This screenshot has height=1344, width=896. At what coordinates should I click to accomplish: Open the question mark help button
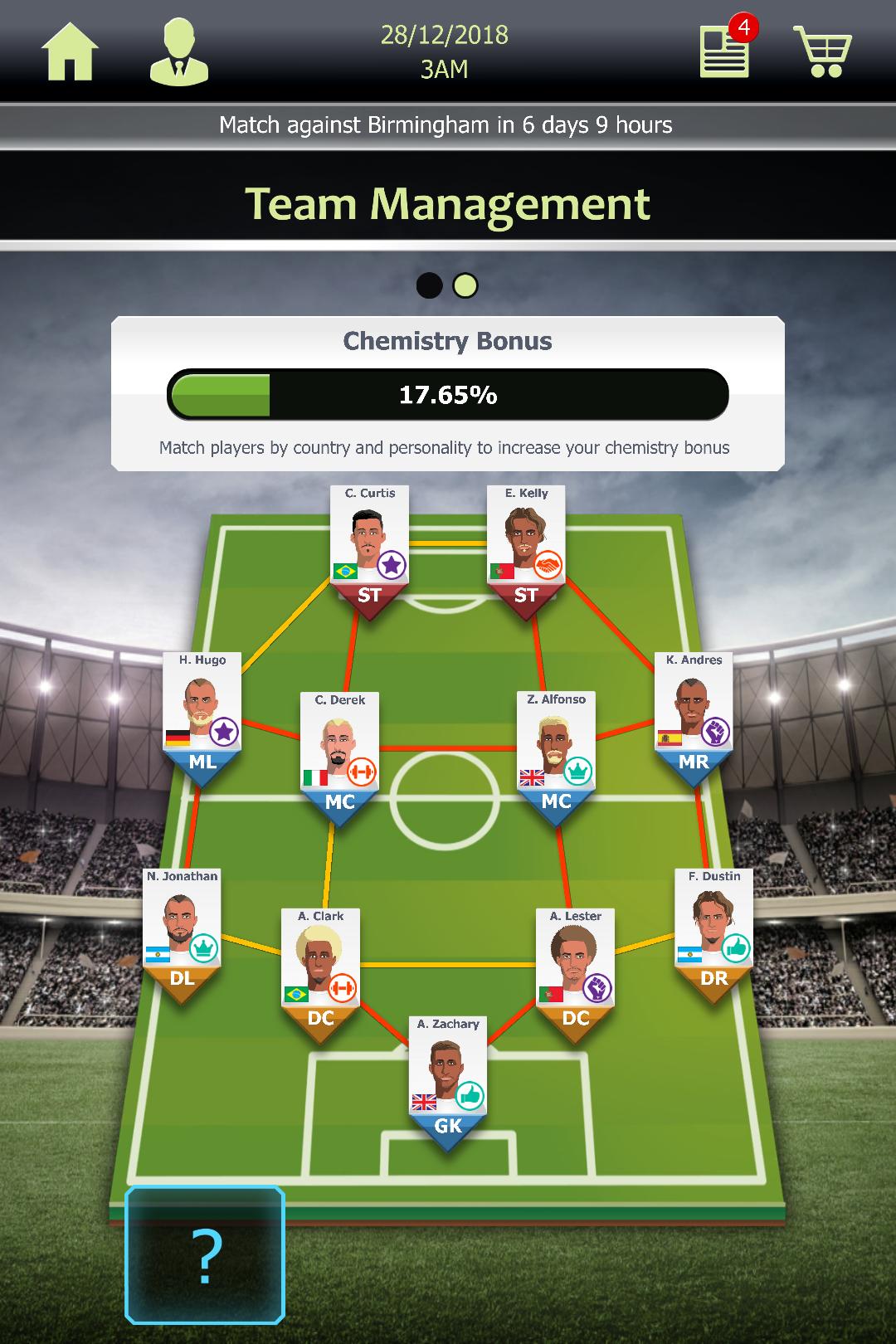(x=205, y=1254)
